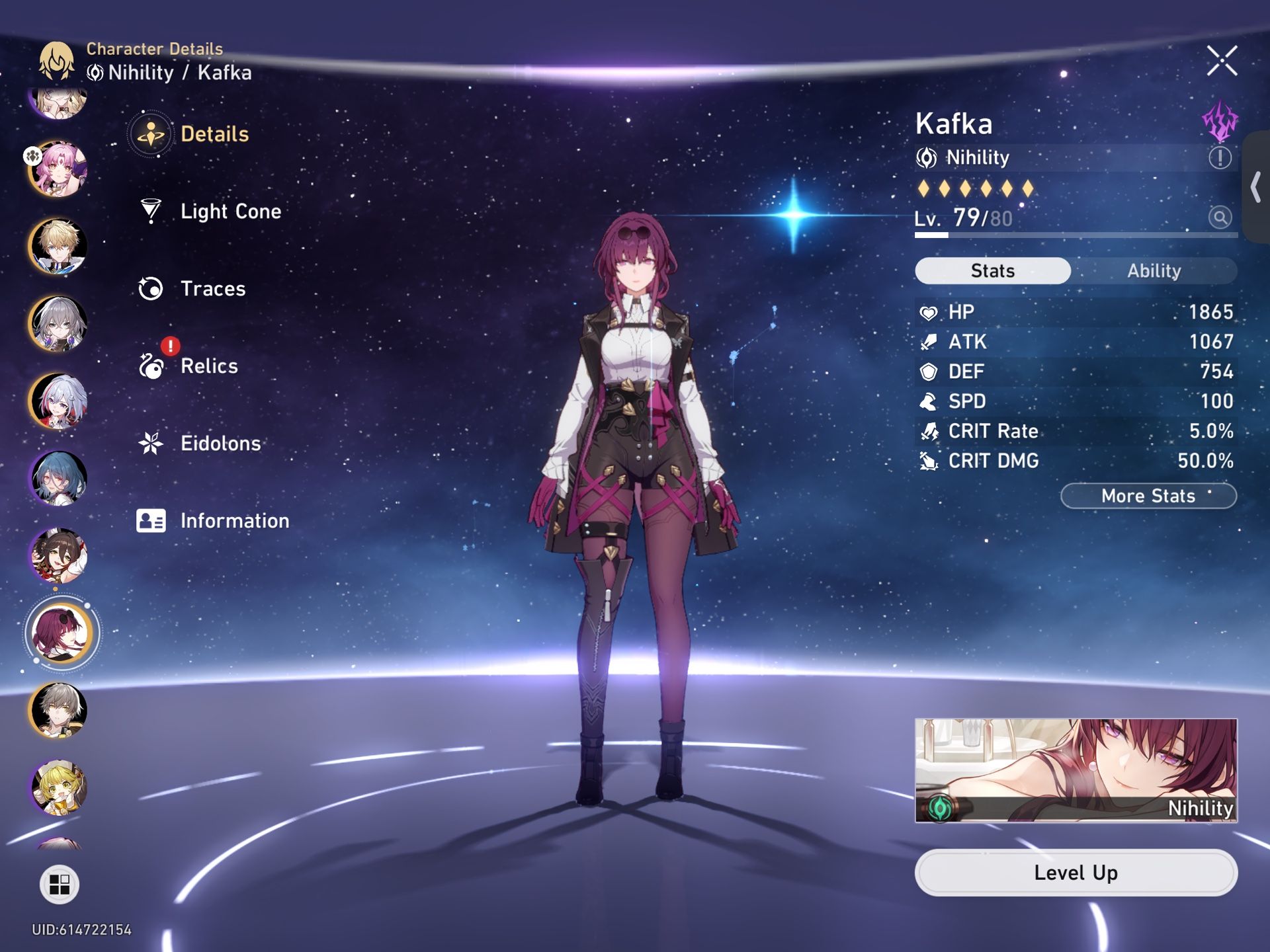Open the Traces menu
The height and width of the screenshot is (952, 1270).
click(212, 289)
